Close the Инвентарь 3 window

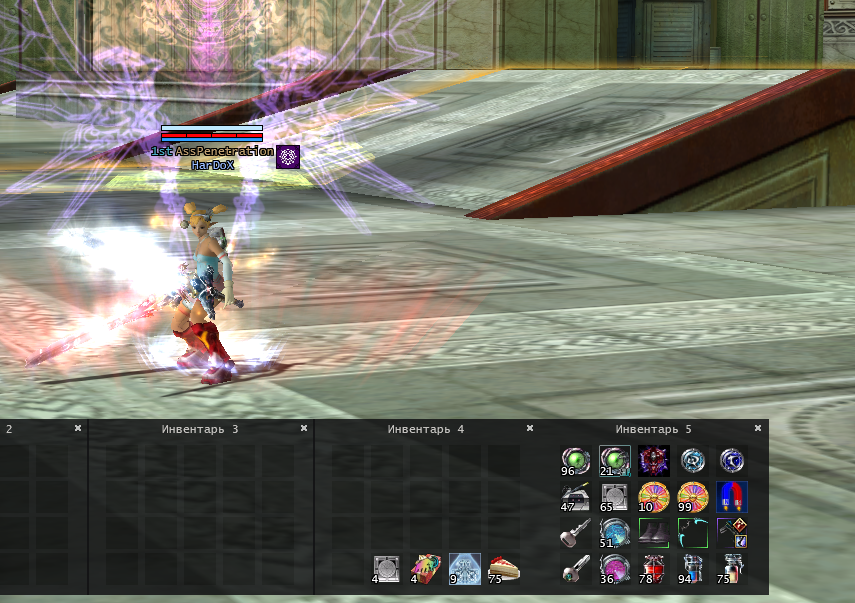(x=304, y=428)
